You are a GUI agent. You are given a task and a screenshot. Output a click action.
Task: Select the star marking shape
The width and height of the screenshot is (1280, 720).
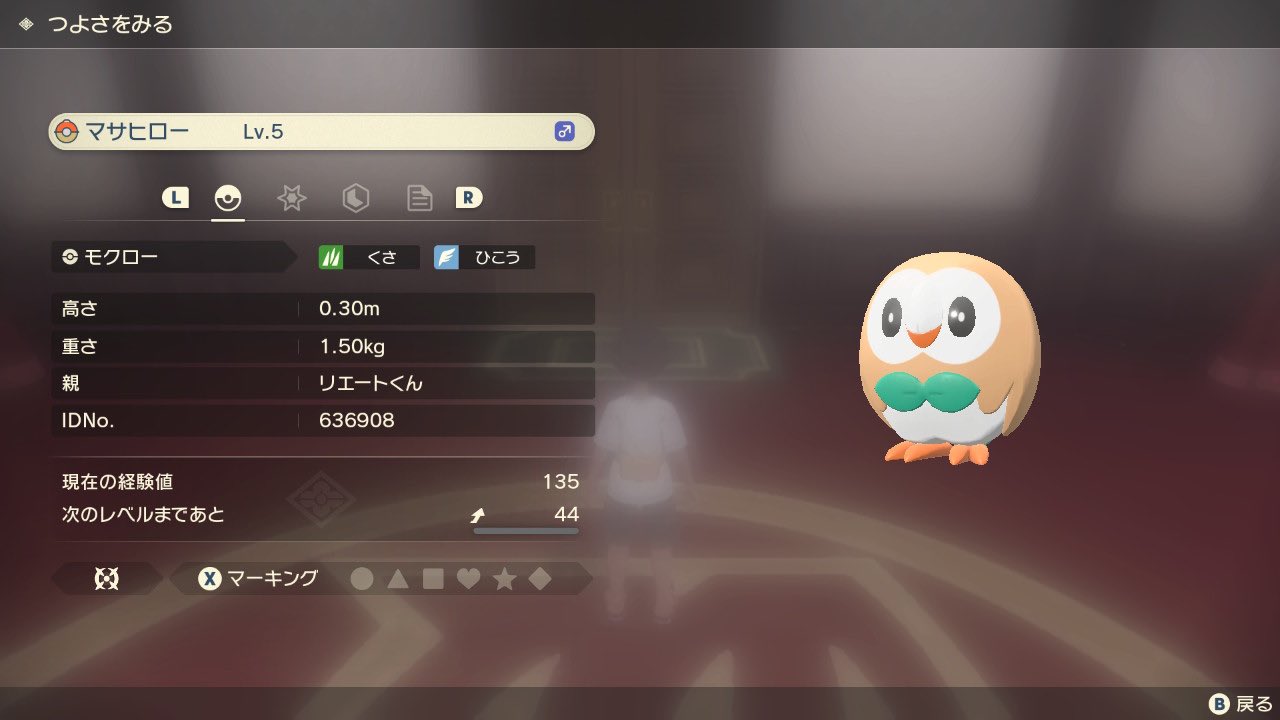pos(504,578)
